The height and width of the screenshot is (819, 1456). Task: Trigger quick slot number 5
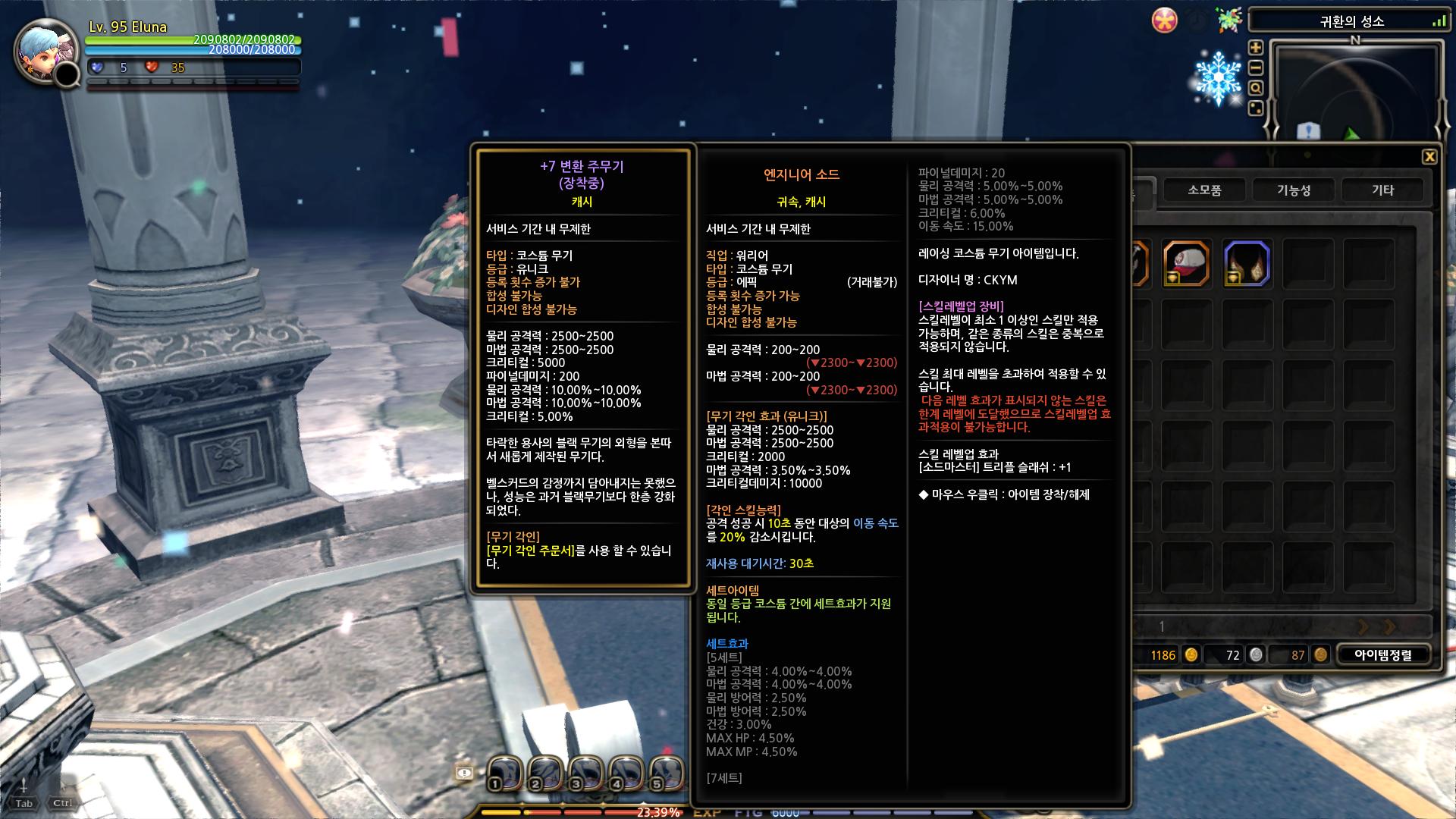(666, 773)
